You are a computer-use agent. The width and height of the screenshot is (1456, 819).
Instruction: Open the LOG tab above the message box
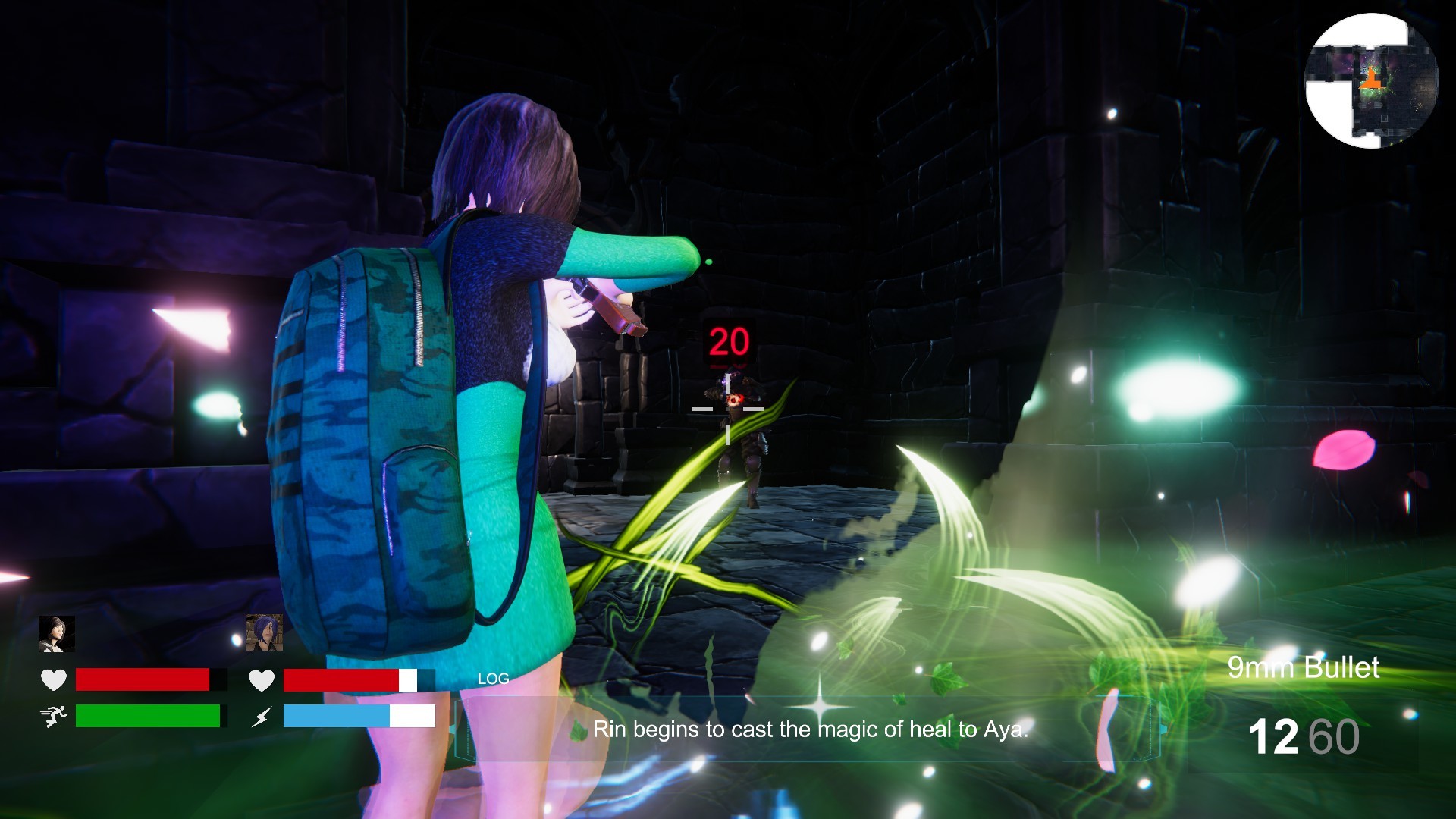[x=493, y=678]
